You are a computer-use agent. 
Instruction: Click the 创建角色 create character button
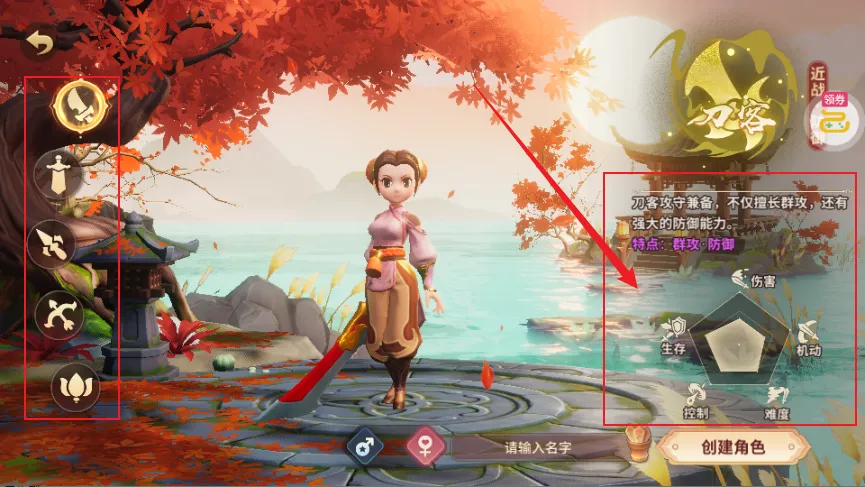tap(733, 447)
